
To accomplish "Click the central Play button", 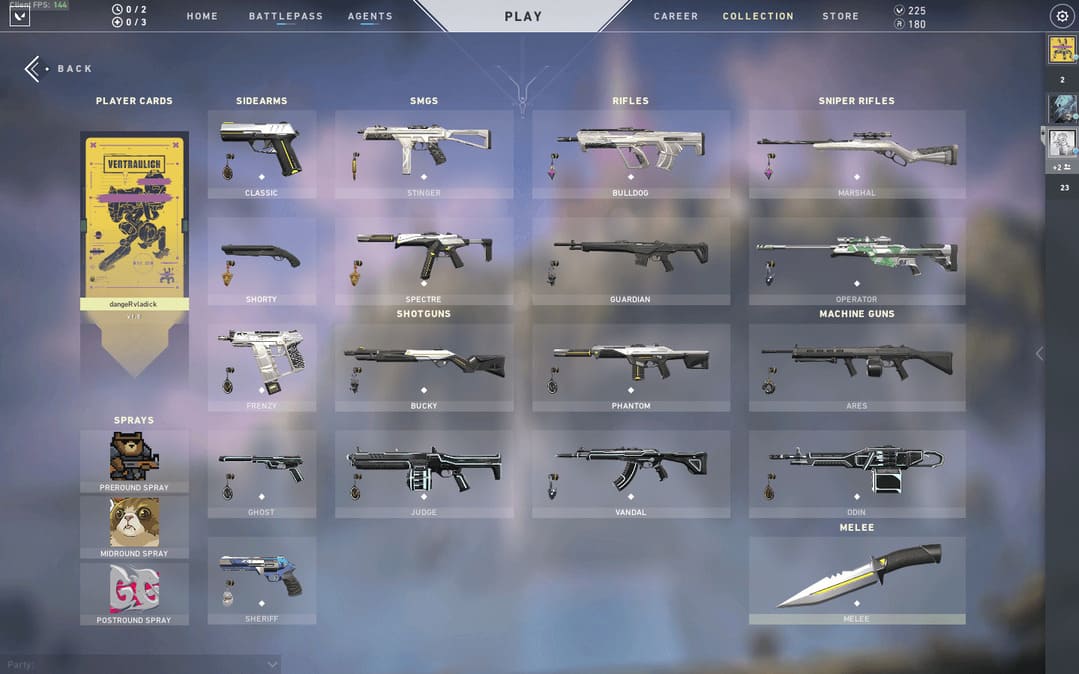I will coord(523,16).
